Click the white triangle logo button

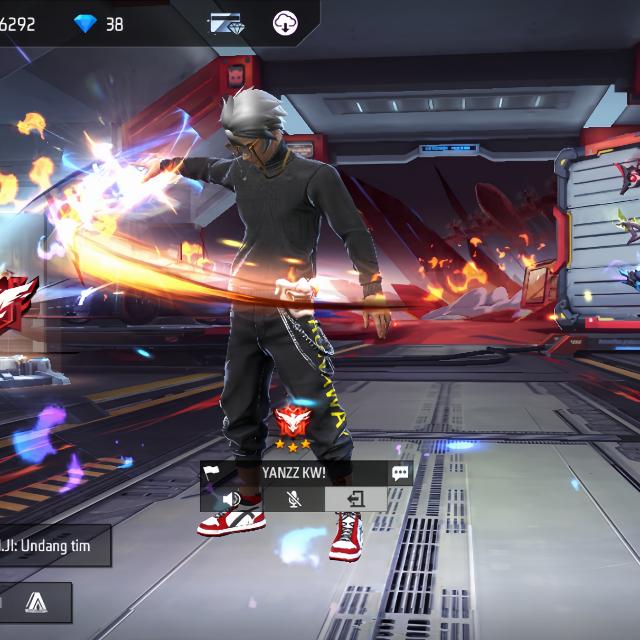point(36,602)
